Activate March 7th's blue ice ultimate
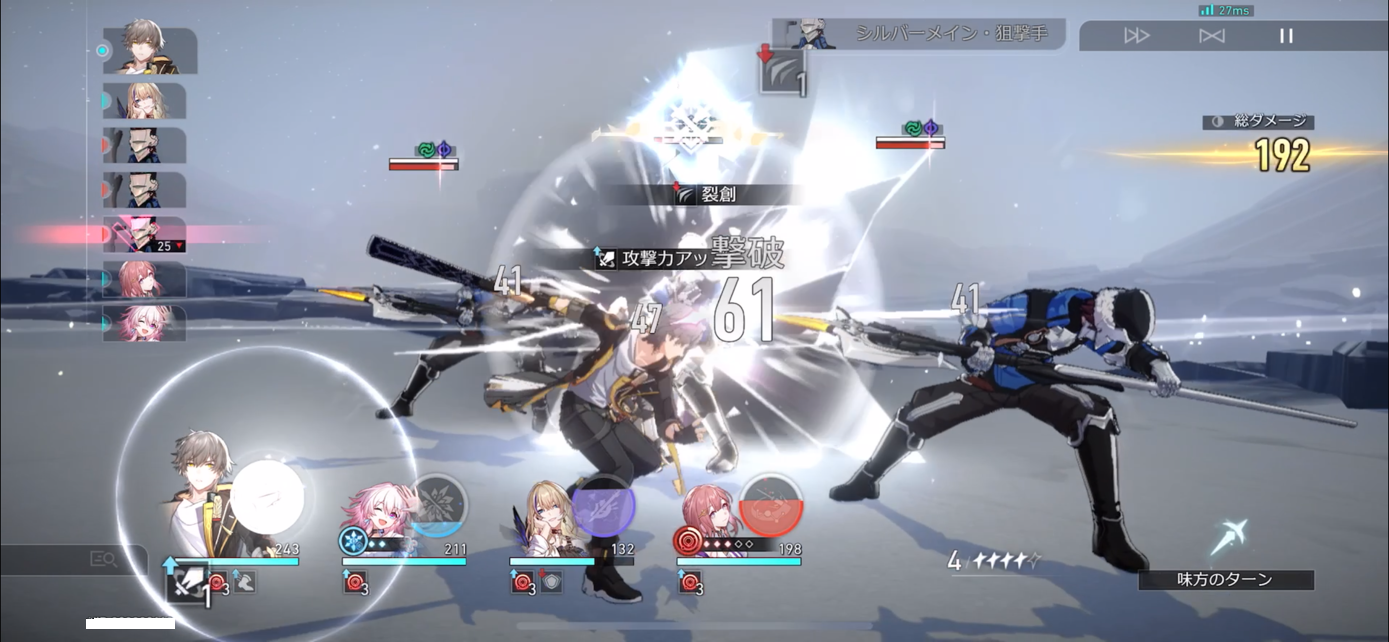The height and width of the screenshot is (642, 1389). [437, 504]
